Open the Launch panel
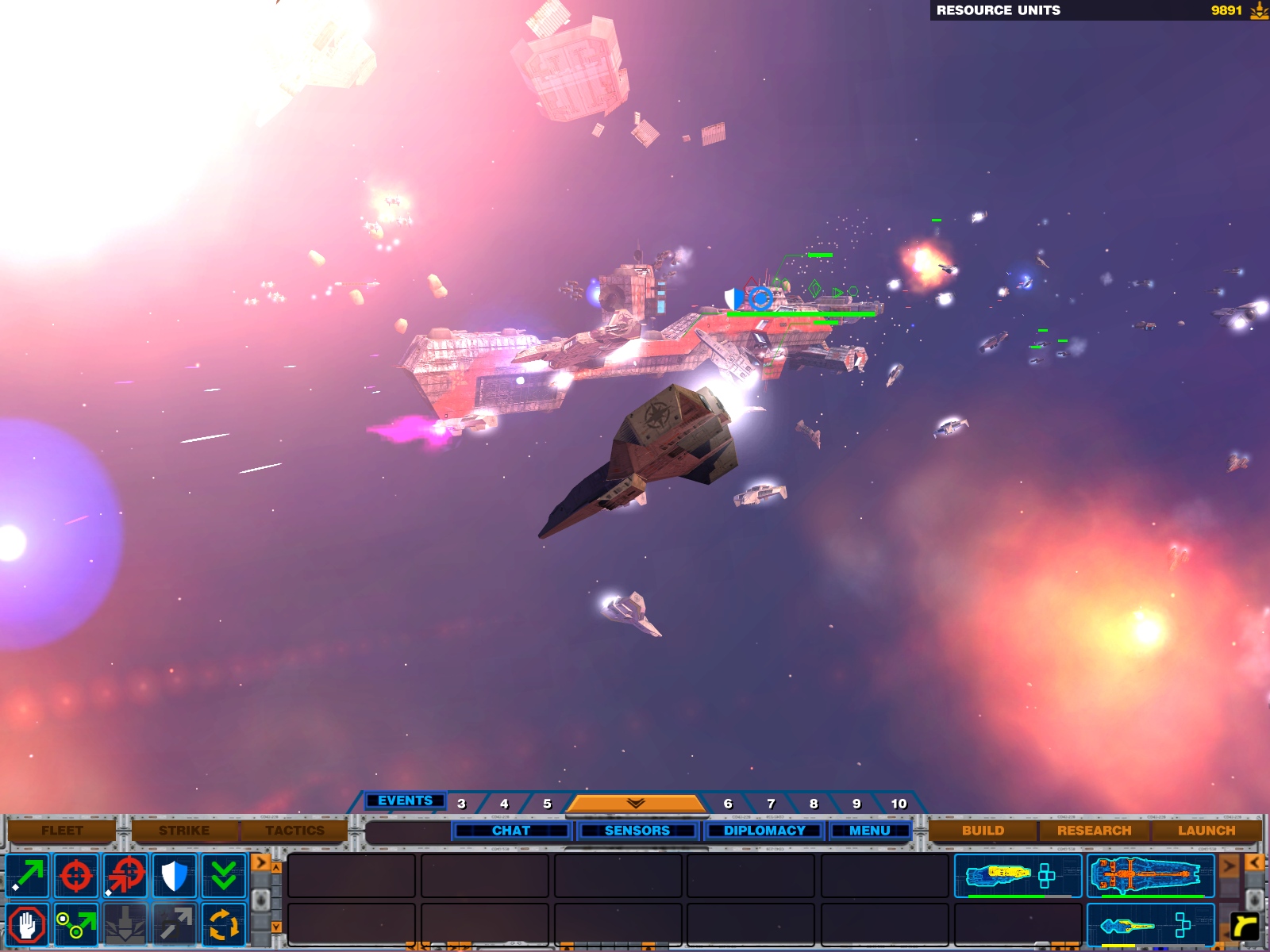This screenshot has height=952, width=1270. 1206,831
